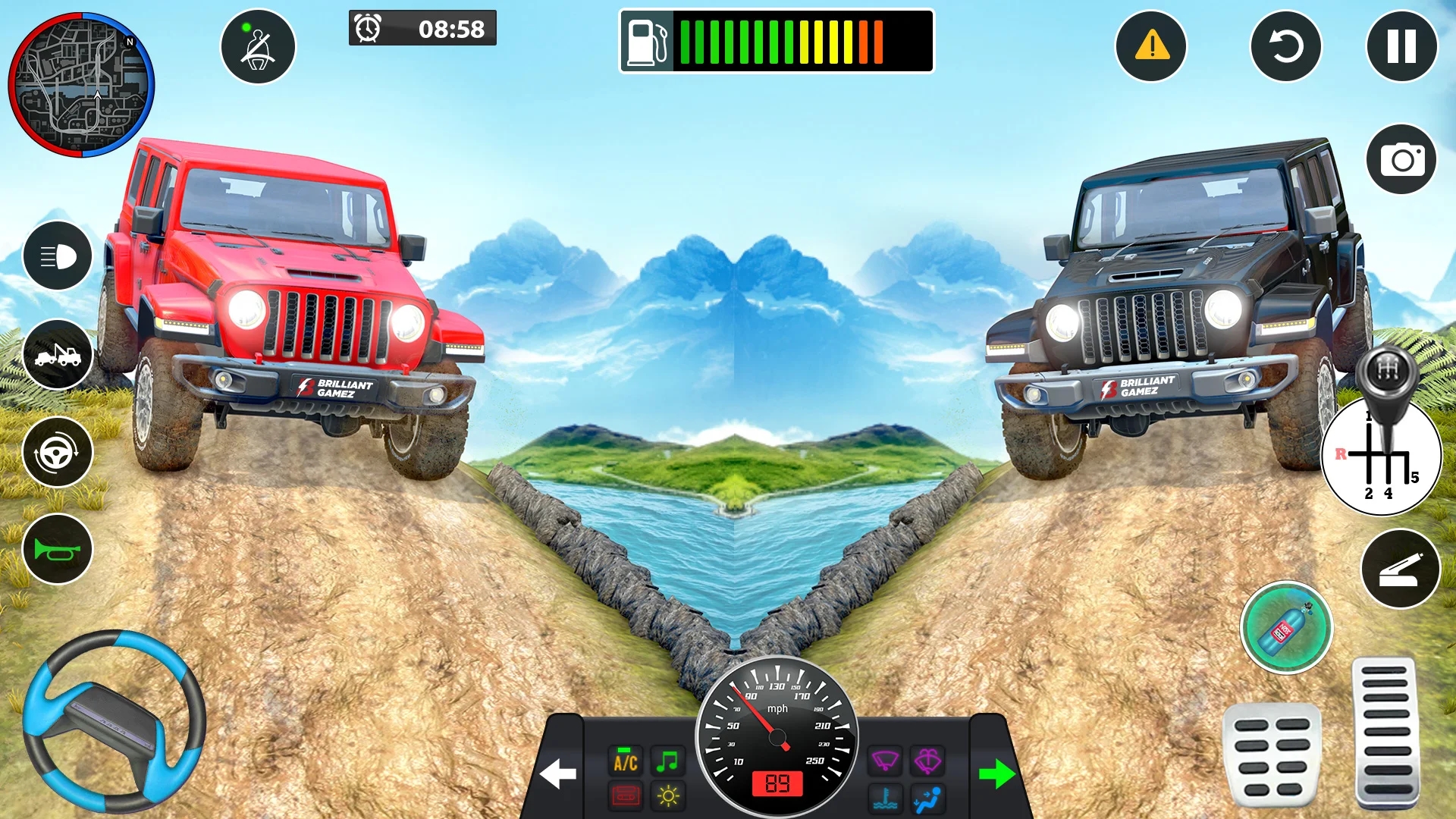Viewport: 1456px width, 819px height.
Task: Activate the left turn signal arrow
Action: point(558,774)
